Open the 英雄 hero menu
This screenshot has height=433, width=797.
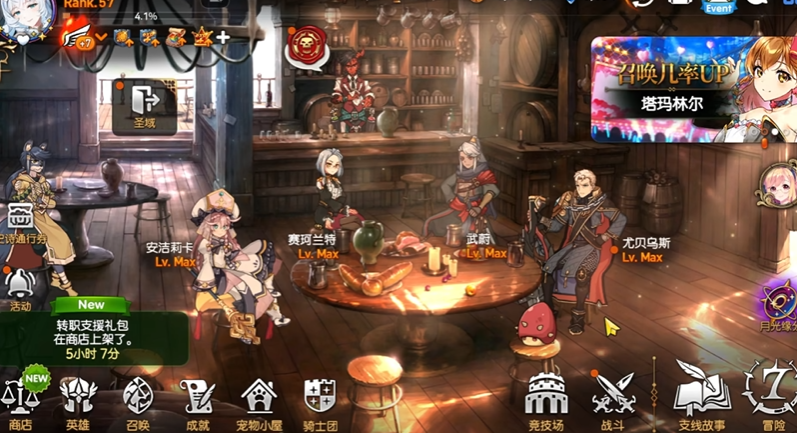(x=78, y=400)
